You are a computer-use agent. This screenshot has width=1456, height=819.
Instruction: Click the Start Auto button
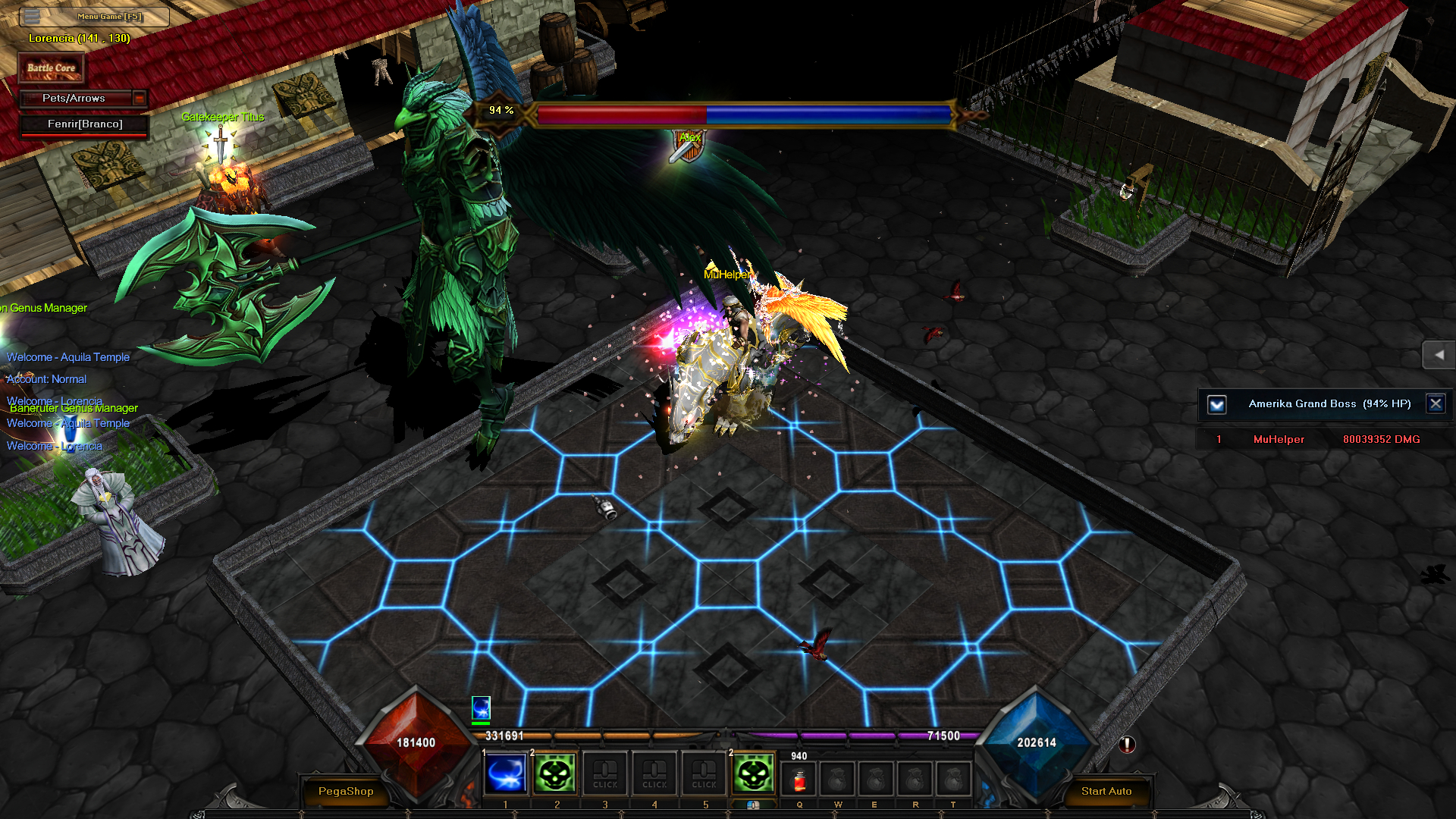click(1106, 791)
